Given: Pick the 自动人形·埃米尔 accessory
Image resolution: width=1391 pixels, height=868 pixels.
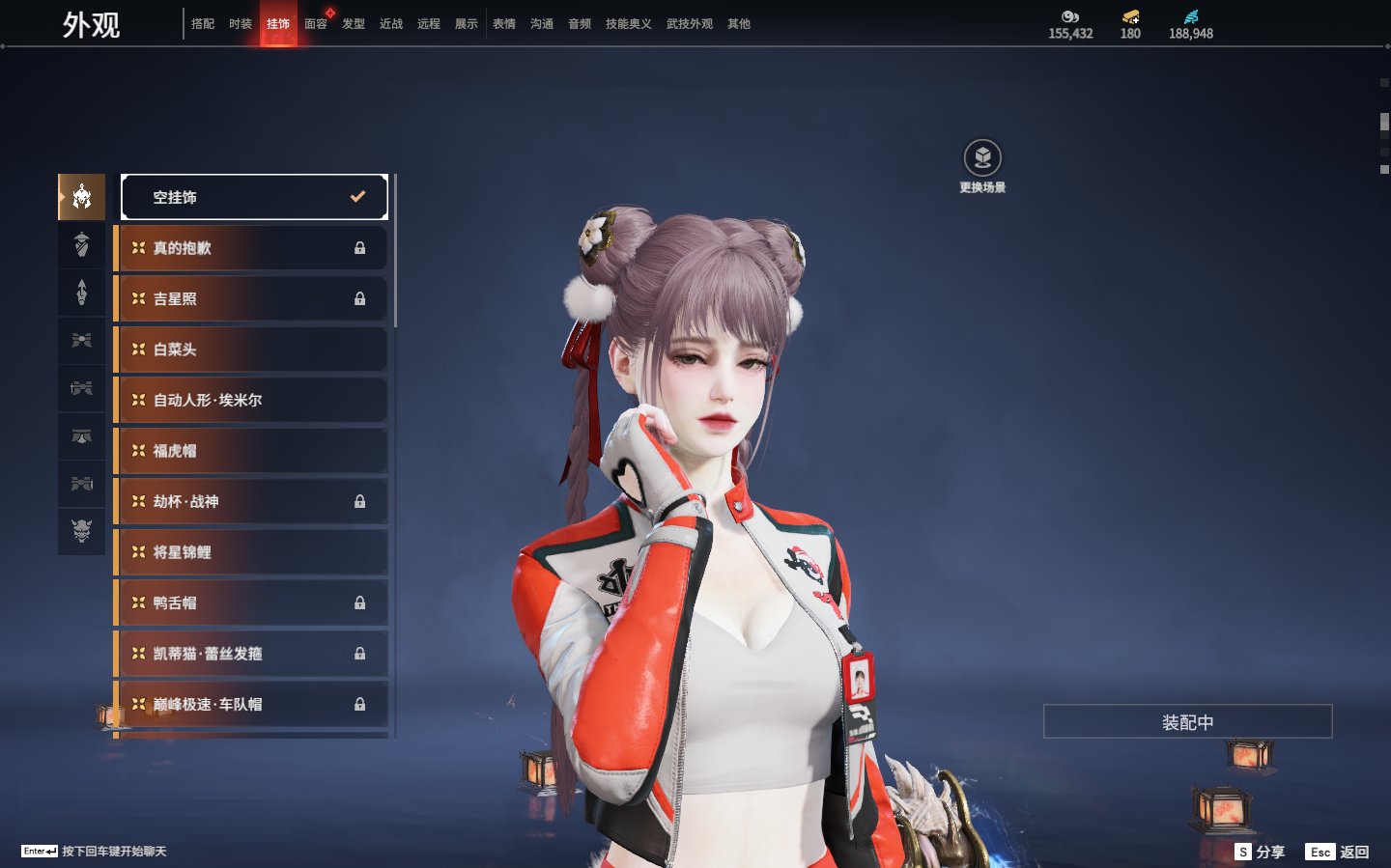Looking at the screenshot, I should 252,400.
